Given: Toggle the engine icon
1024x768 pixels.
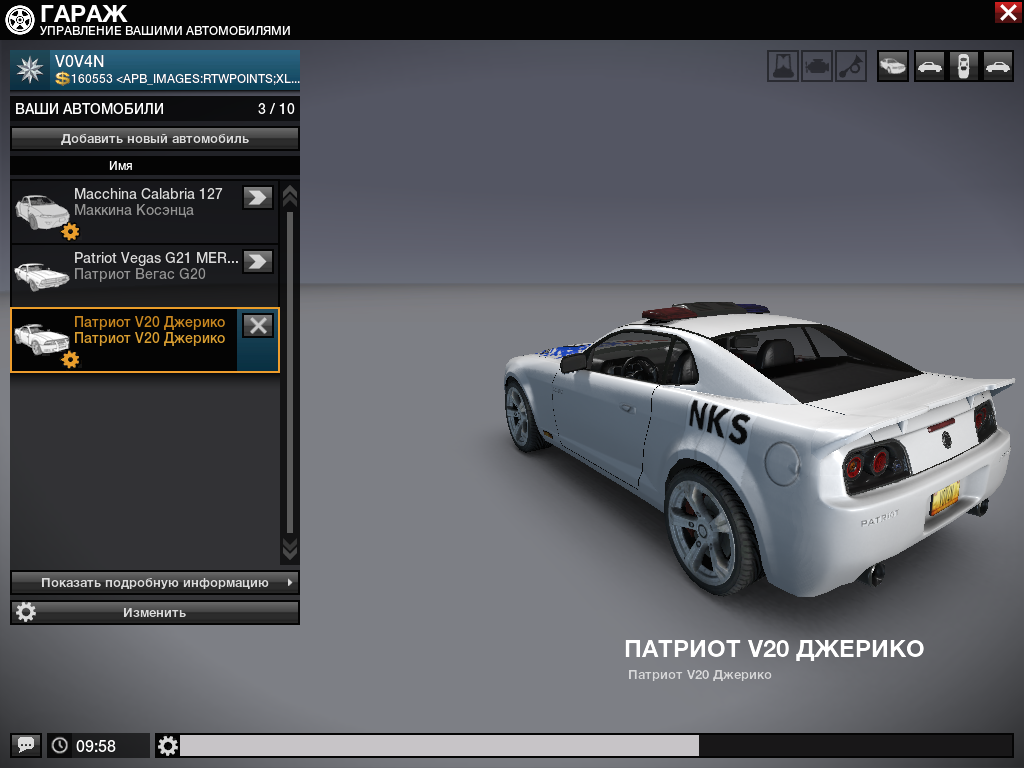Looking at the screenshot, I should (817, 66).
